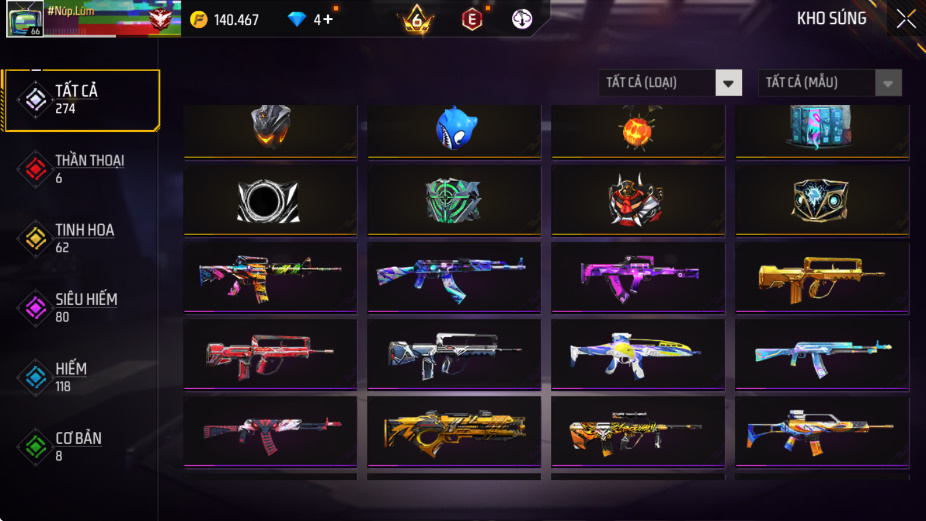Pick the black hole portal skin
Screen dimensions: 926x521
tap(270, 200)
